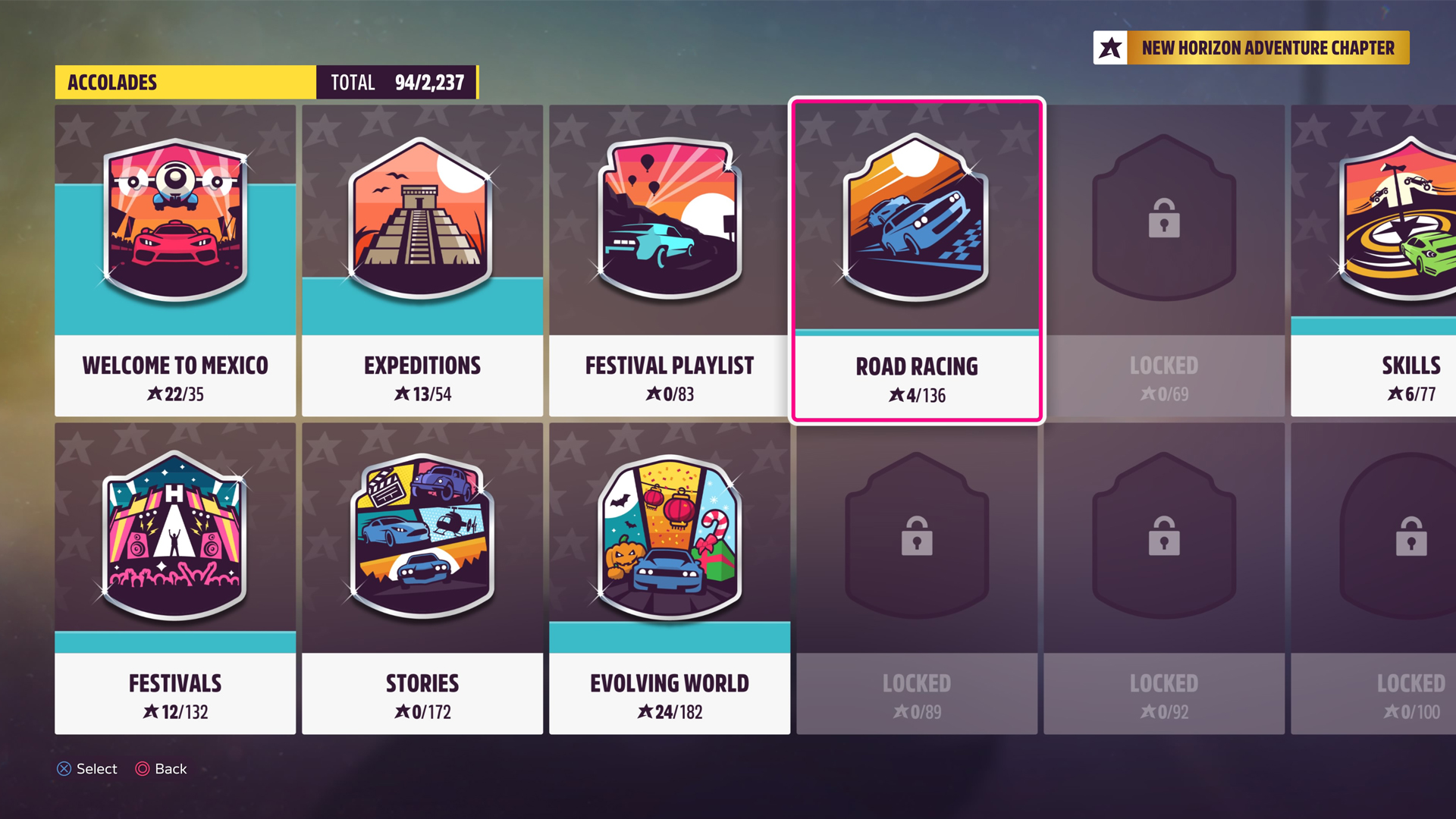Select the locked 0/100 category badge
This screenshot has width=1456, height=819.
click(1410, 538)
